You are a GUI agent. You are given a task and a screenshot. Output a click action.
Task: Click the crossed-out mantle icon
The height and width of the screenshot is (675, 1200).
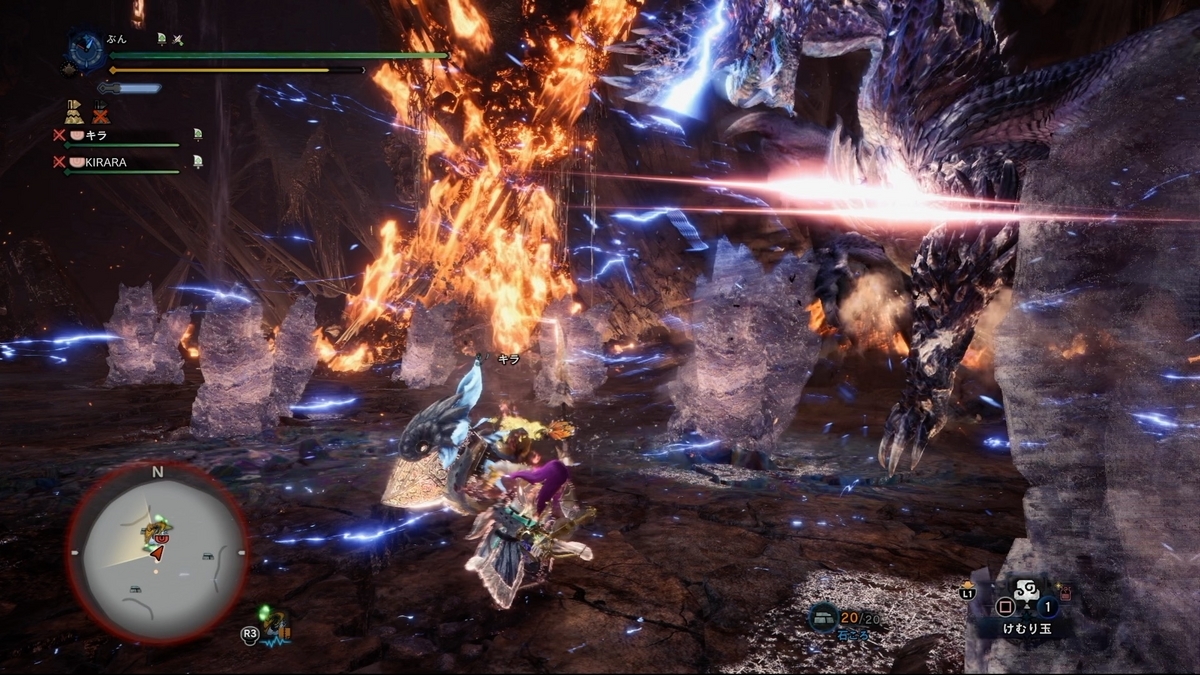100,111
